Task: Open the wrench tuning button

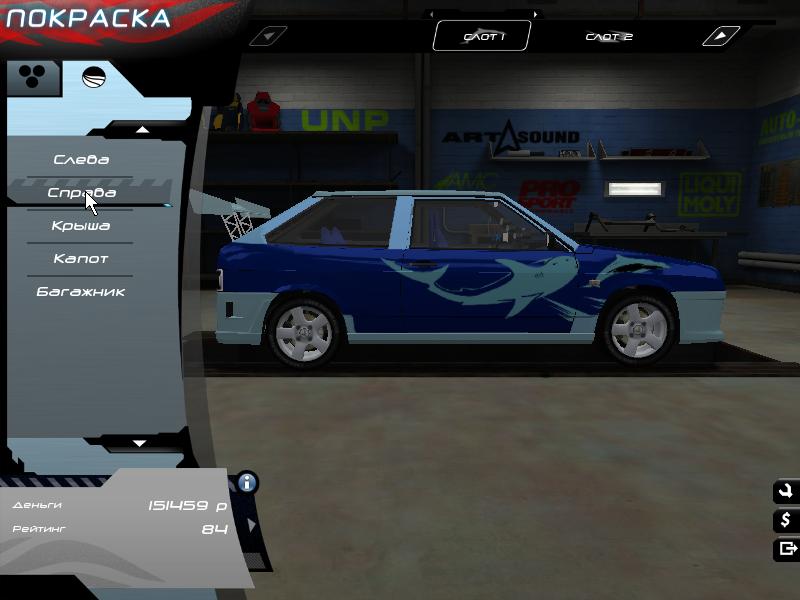Action: click(x=785, y=491)
